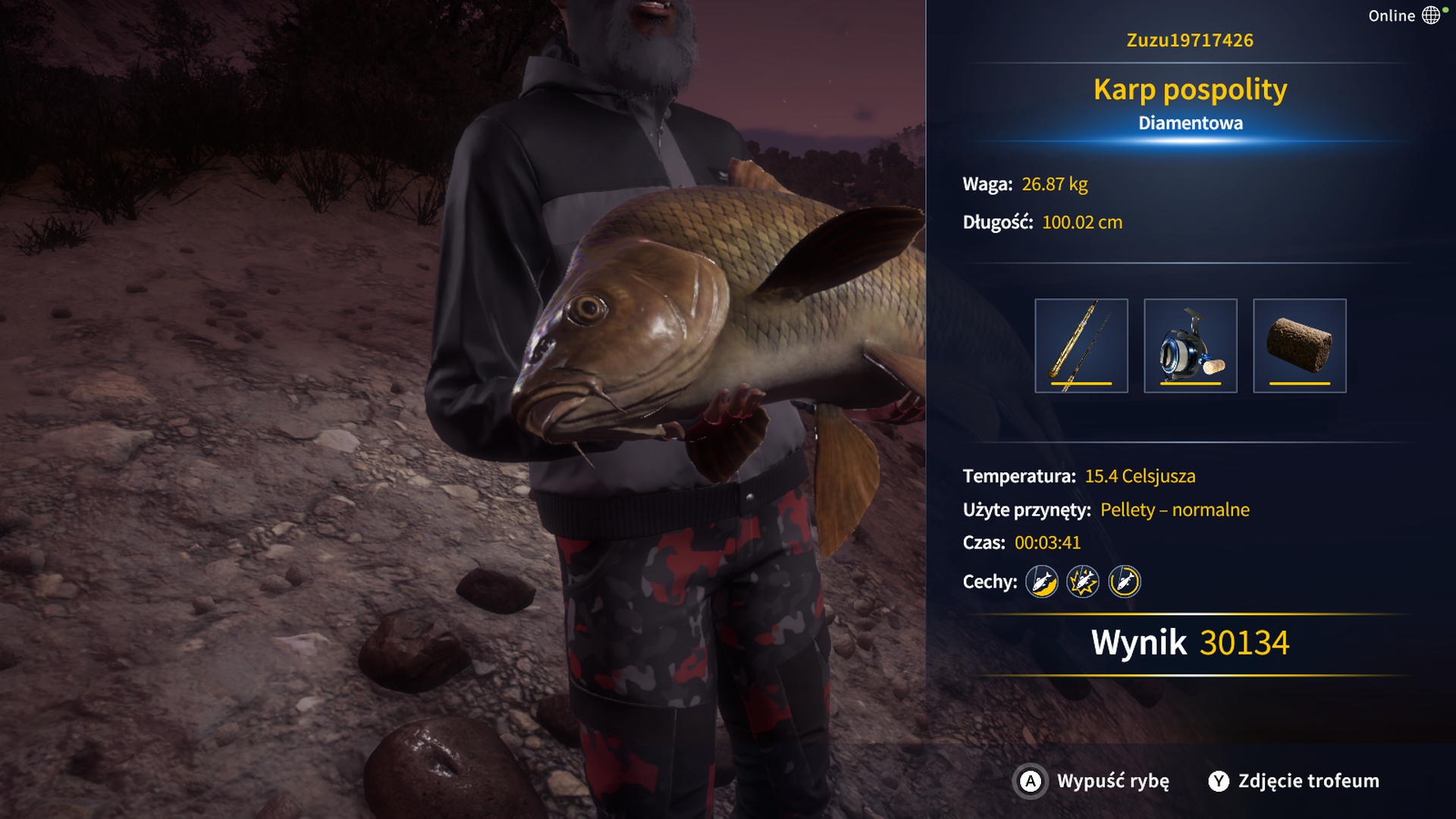This screenshot has width=1456, height=819.
Task: Choose the Wypuść rybę release option
Action: pos(1093,781)
